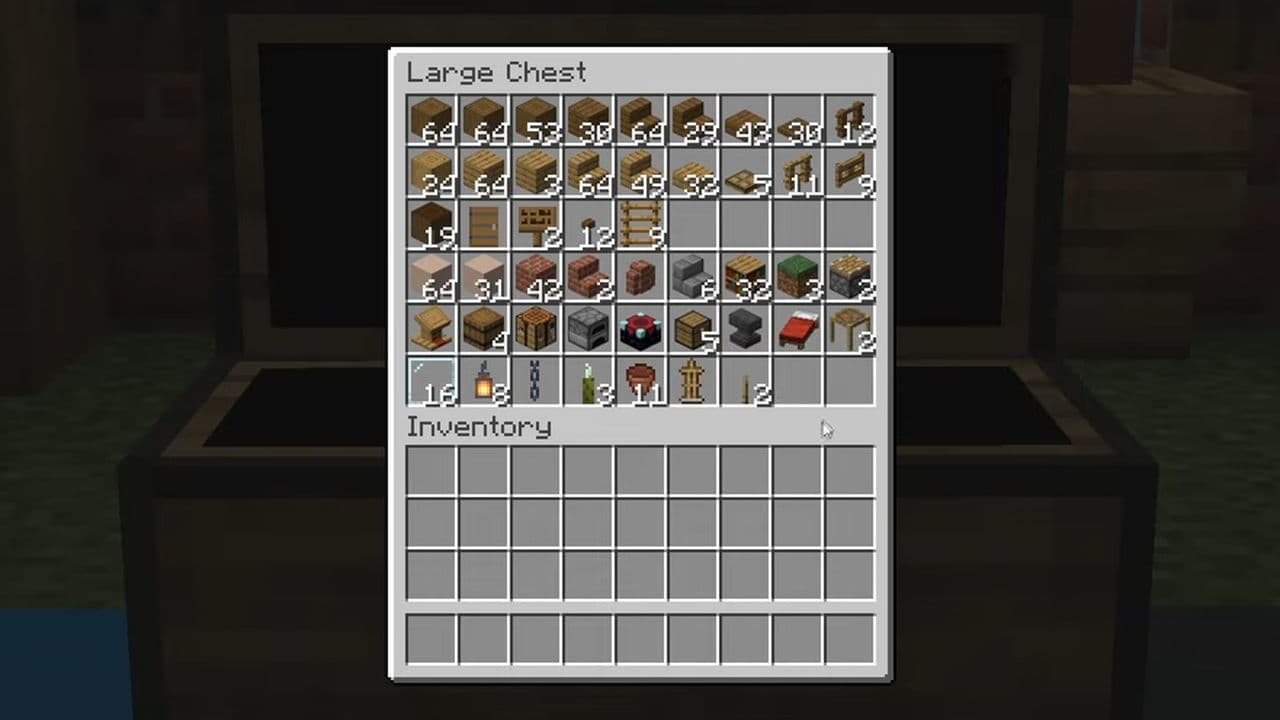The image size is (1280, 720).
Task: Grab the stack of 11 flower pots
Action: pos(640,380)
